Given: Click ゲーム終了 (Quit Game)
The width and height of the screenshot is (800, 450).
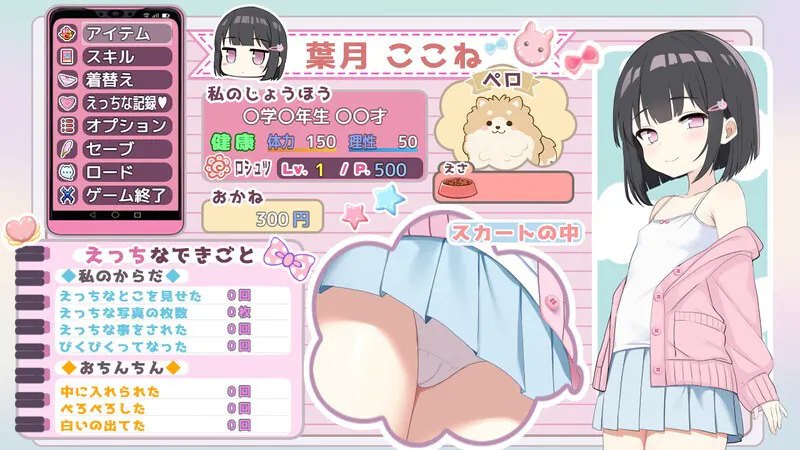Looking at the screenshot, I should pyautogui.click(x=114, y=195).
